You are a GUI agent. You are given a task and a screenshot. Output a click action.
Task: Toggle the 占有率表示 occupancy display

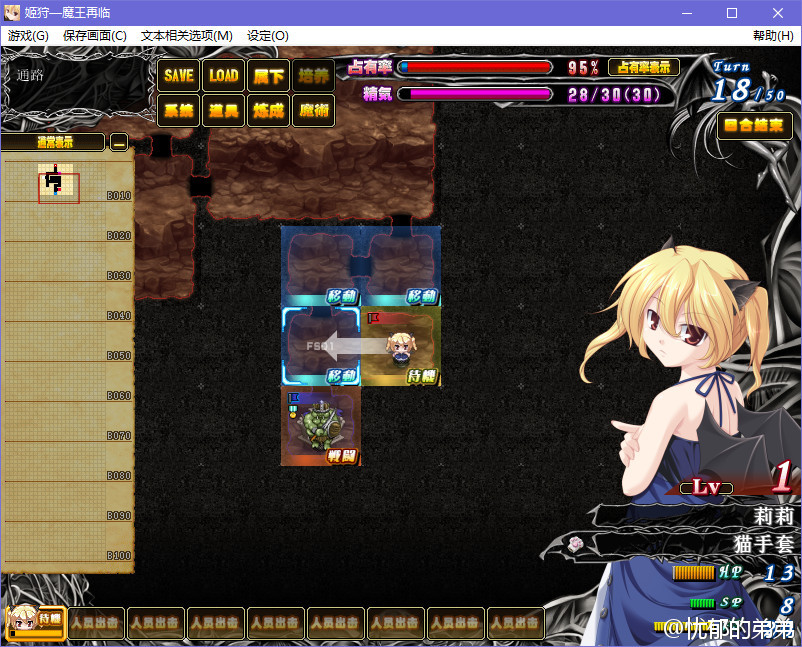pyautogui.click(x=643, y=67)
